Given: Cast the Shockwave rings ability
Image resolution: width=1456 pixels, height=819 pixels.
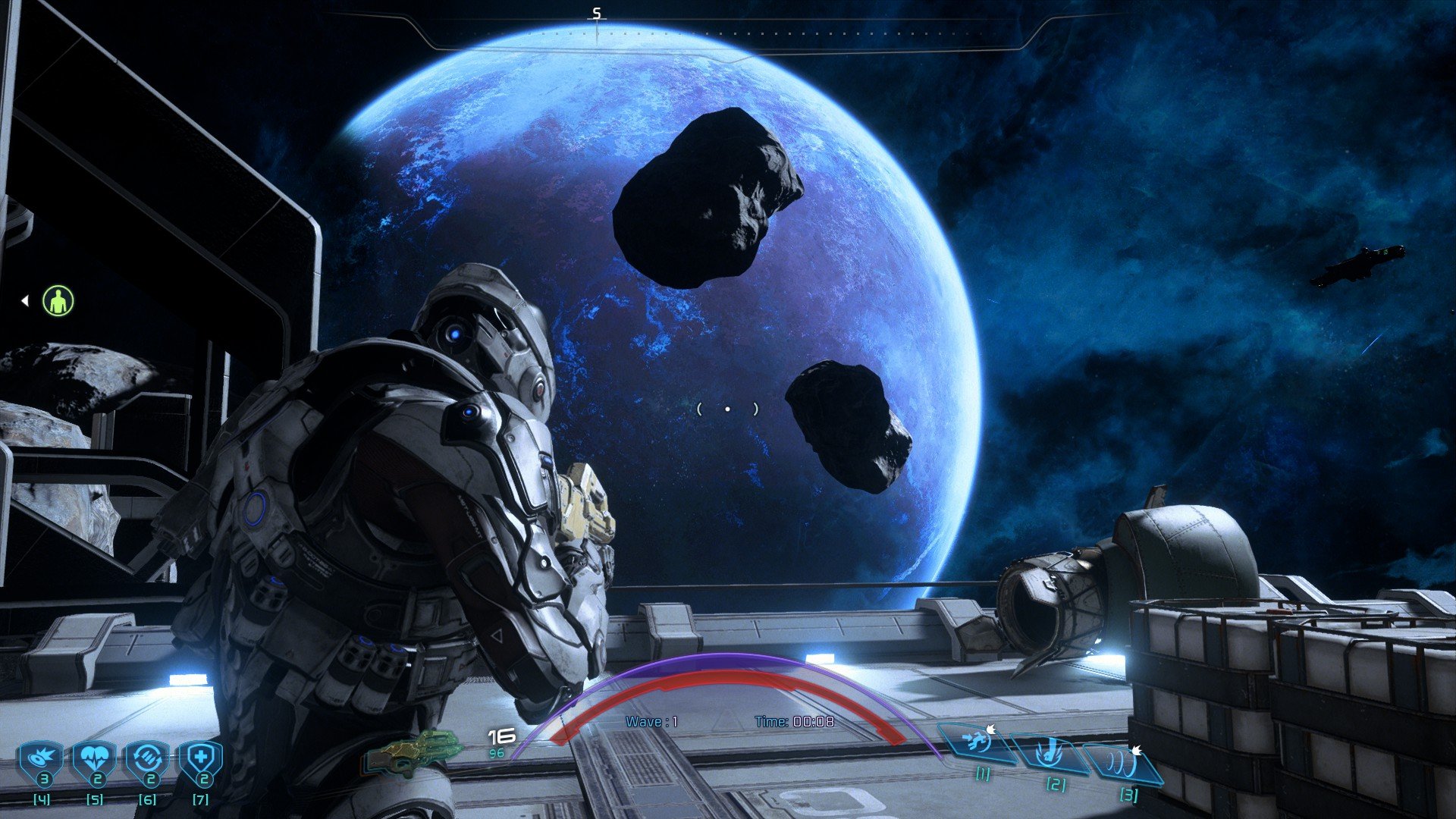Looking at the screenshot, I should click(x=1123, y=764).
